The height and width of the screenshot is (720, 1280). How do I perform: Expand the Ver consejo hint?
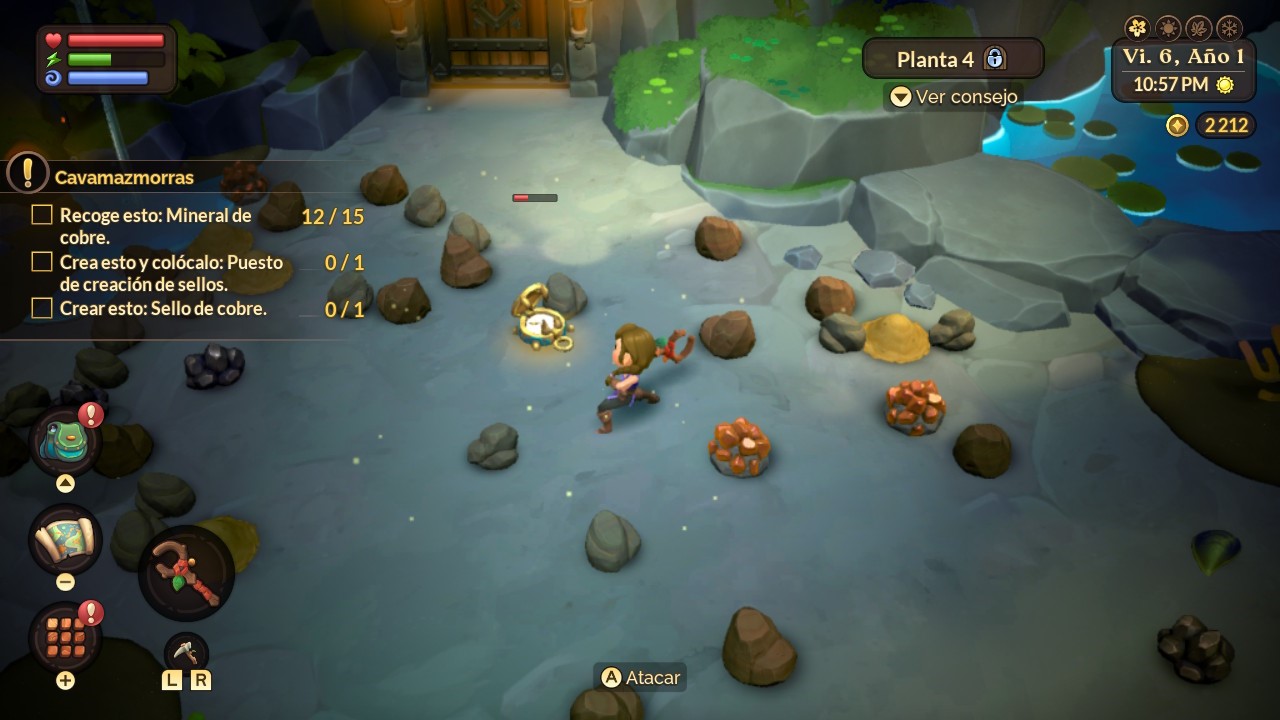click(954, 97)
